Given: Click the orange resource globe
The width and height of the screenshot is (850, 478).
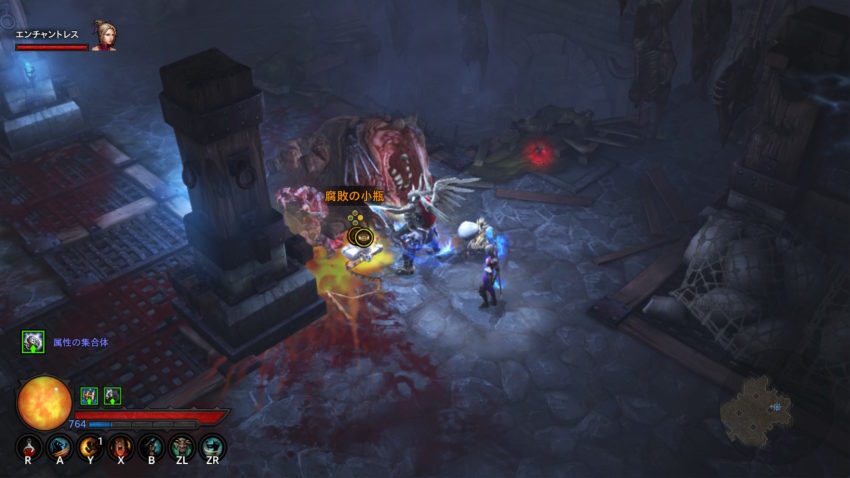Looking at the screenshot, I should click(x=45, y=402).
